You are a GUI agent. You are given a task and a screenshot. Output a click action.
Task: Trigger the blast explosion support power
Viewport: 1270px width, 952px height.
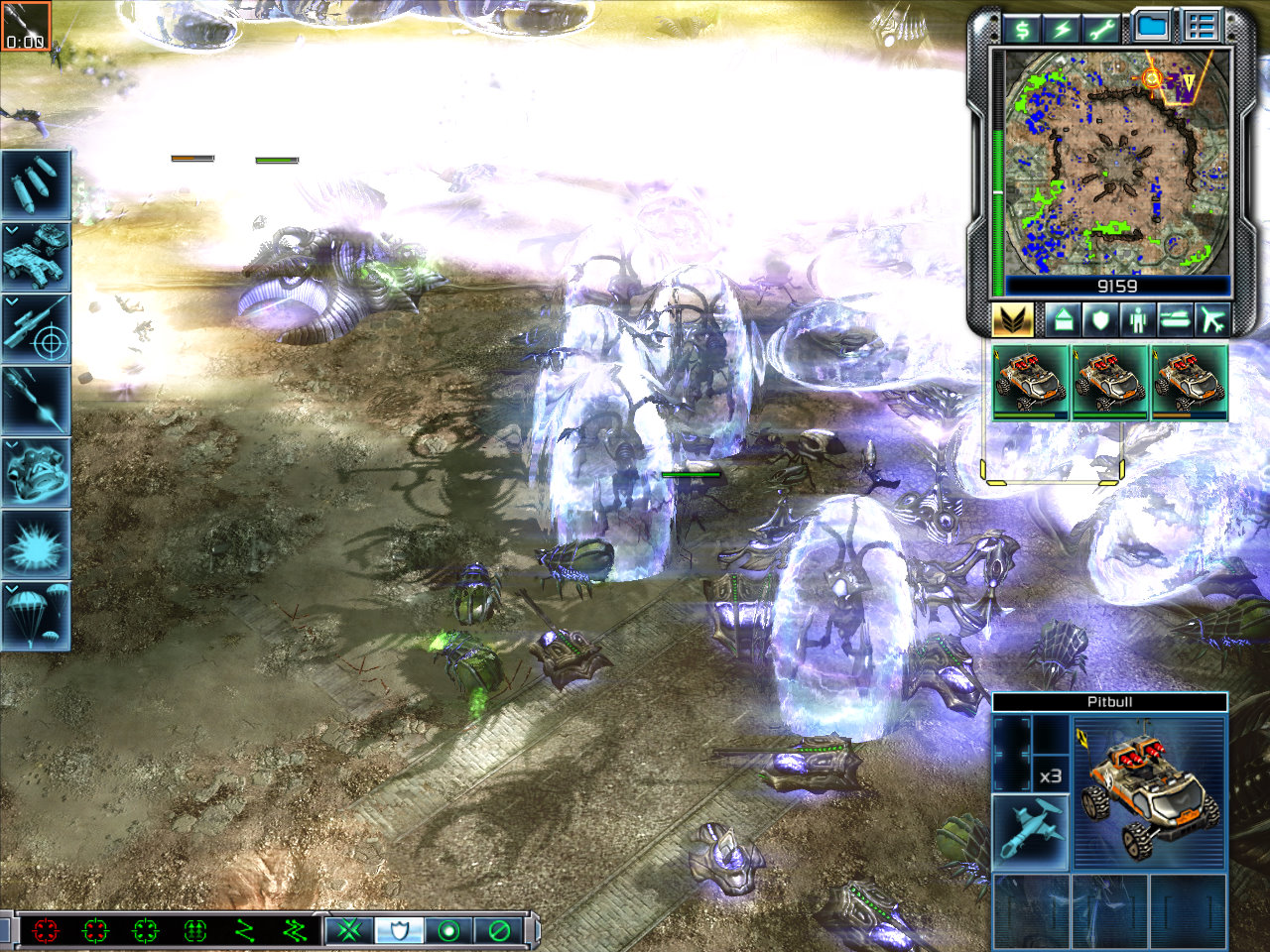point(36,543)
